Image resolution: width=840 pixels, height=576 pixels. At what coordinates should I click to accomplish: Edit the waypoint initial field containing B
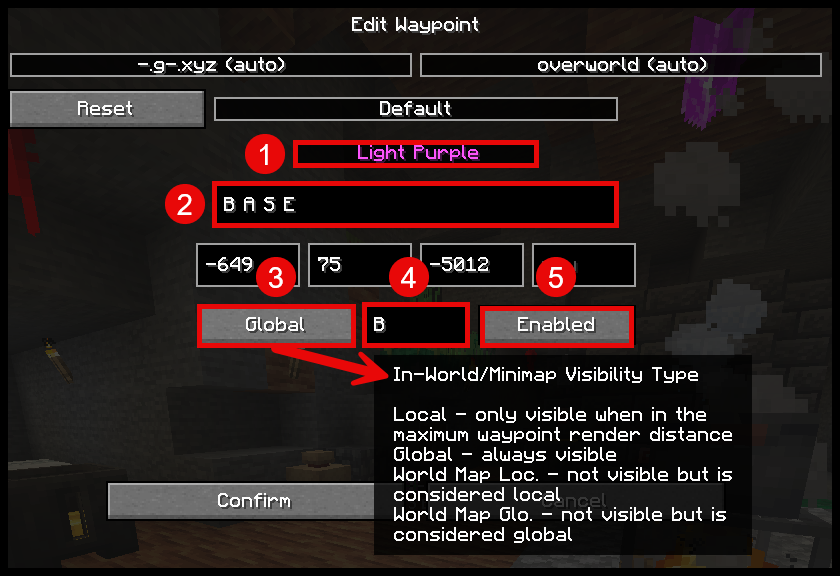416,325
